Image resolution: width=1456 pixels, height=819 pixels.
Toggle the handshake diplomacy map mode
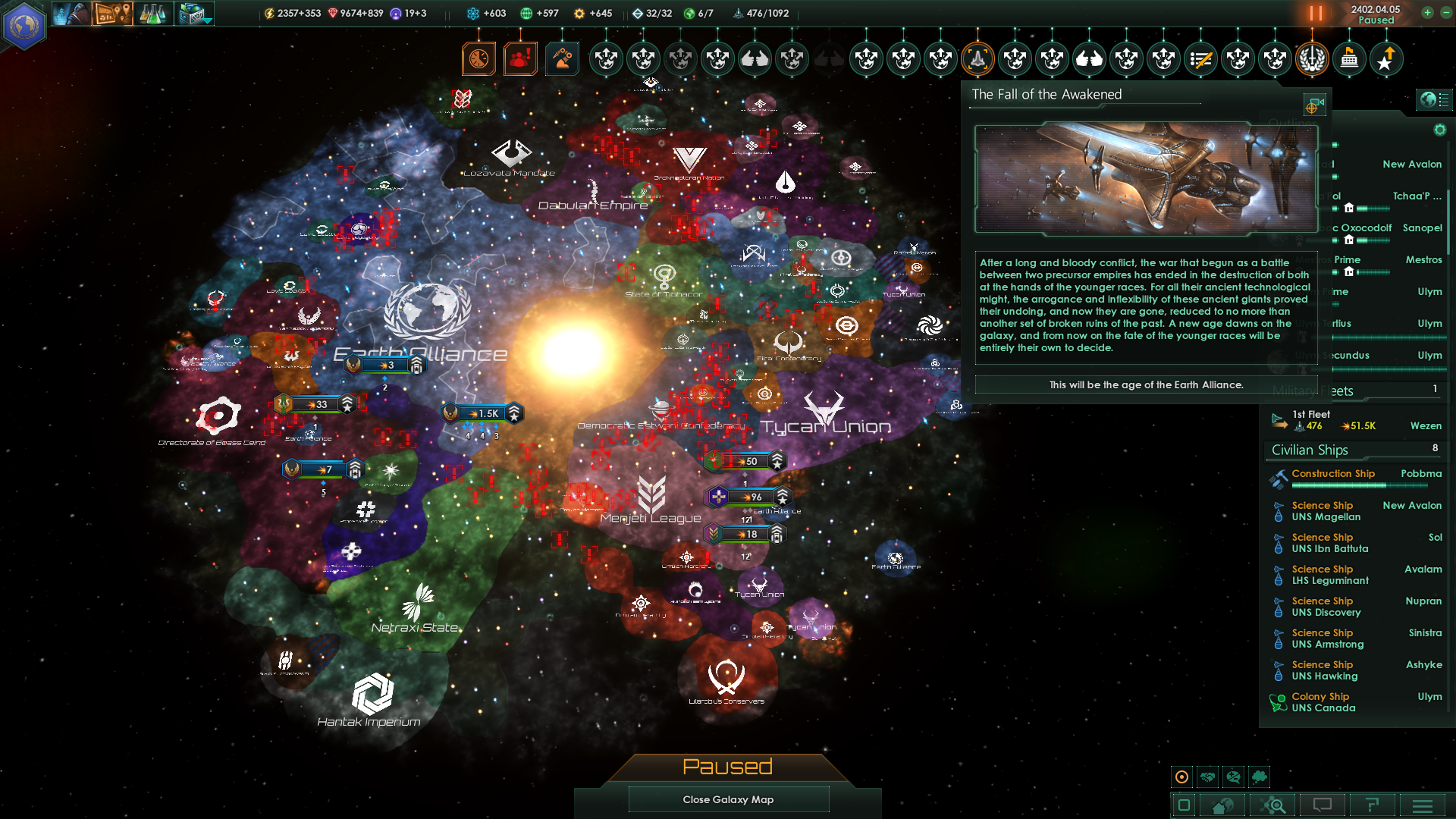pyautogui.click(x=1208, y=777)
